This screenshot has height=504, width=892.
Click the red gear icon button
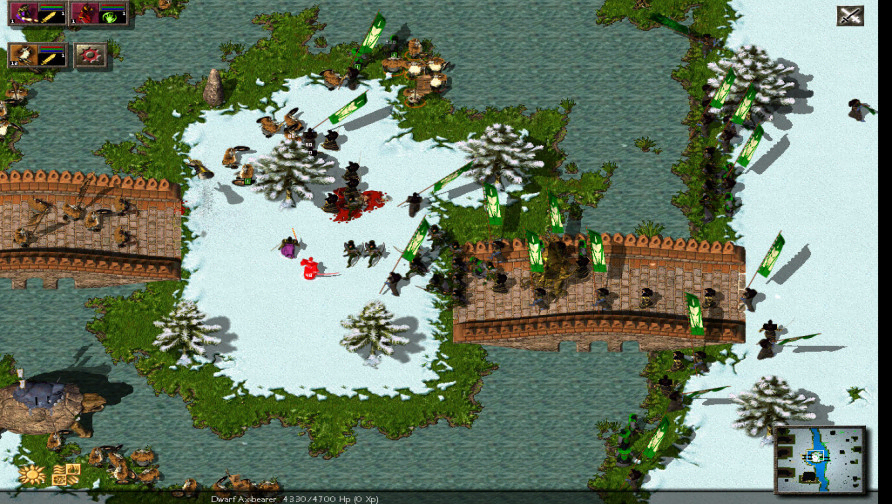[91, 55]
